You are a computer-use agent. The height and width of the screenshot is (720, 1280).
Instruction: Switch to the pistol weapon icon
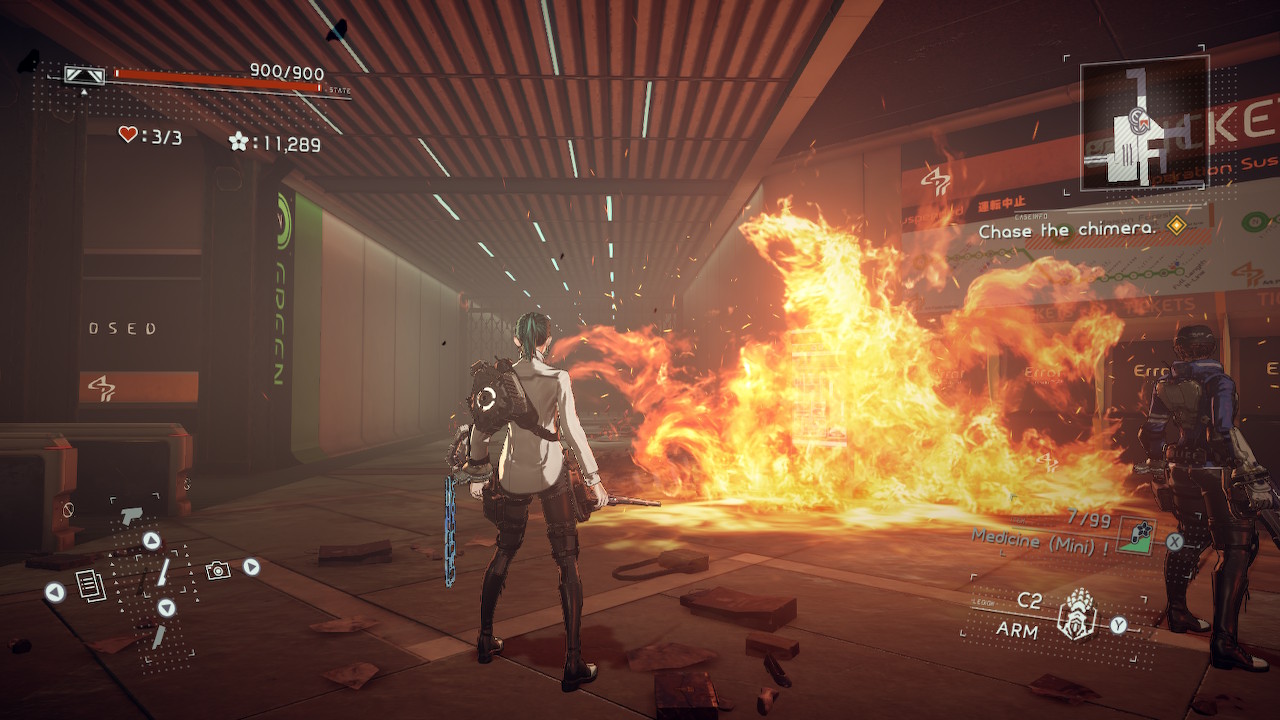tap(131, 515)
